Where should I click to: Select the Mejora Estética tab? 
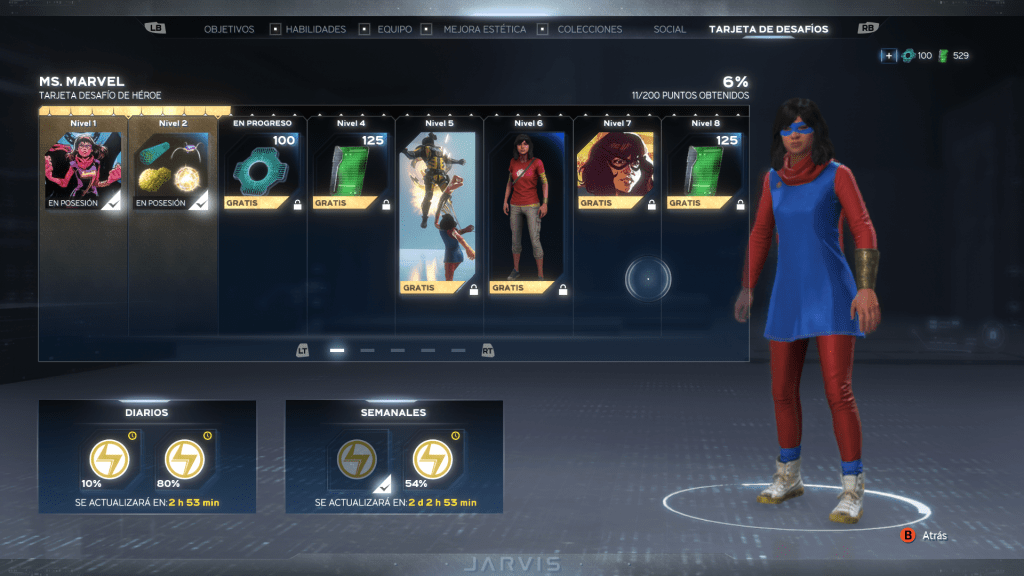[485, 29]
